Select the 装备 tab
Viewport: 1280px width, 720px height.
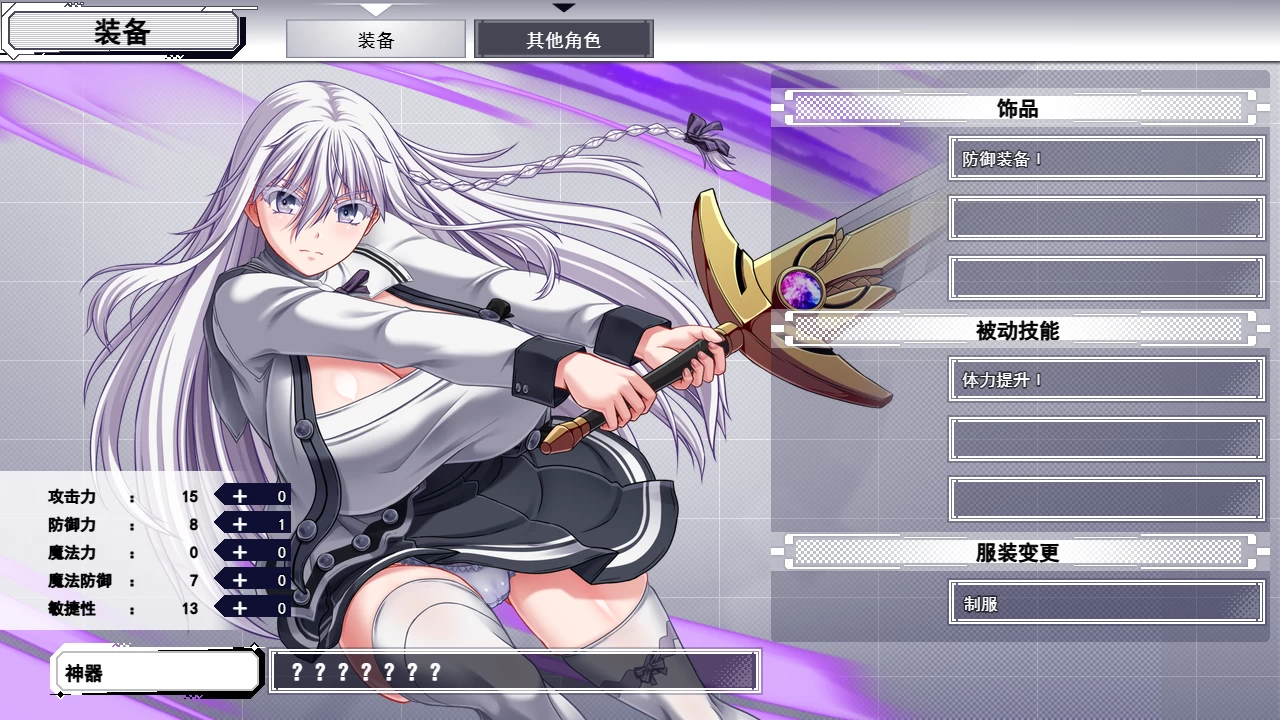[375, 39]
